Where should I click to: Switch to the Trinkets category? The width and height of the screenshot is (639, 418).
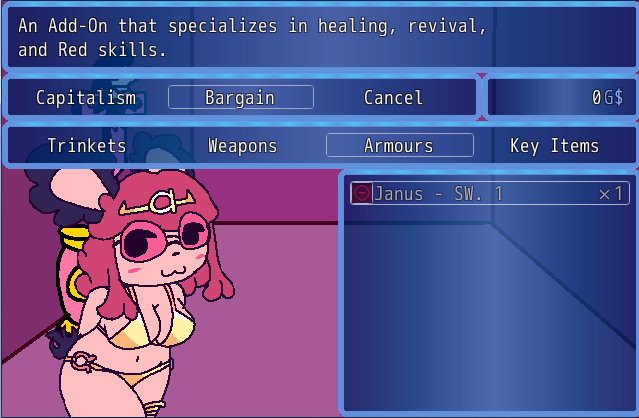click(87, 146)
